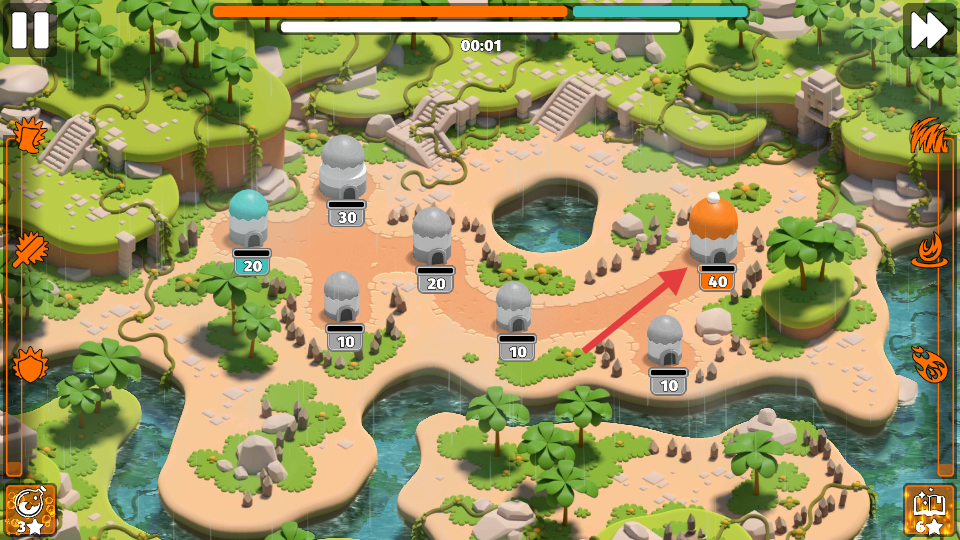
Task: Cast the fireball spell icon
Action: point(931,364)
